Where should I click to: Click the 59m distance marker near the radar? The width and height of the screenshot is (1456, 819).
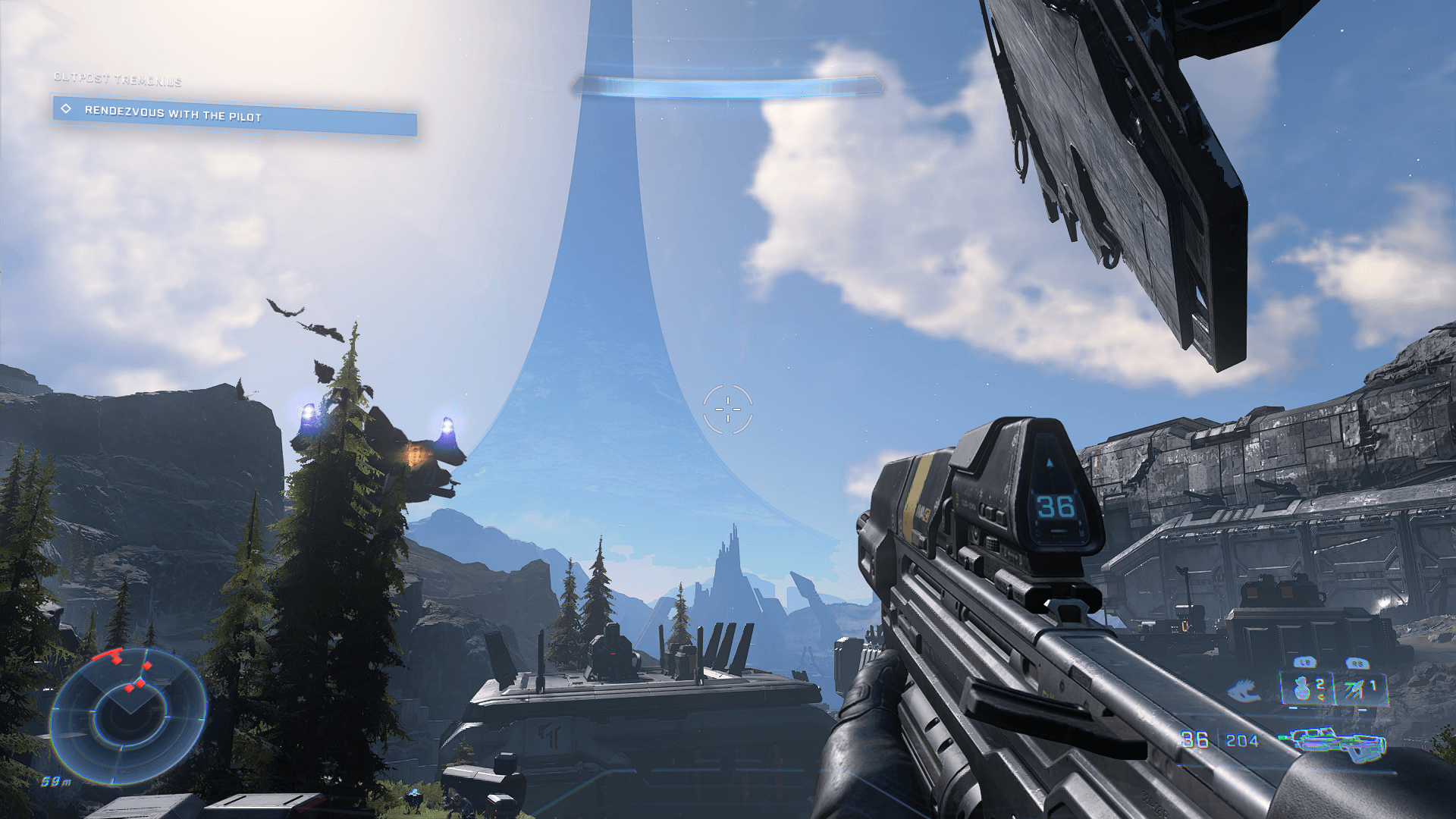tap(55, 781)
